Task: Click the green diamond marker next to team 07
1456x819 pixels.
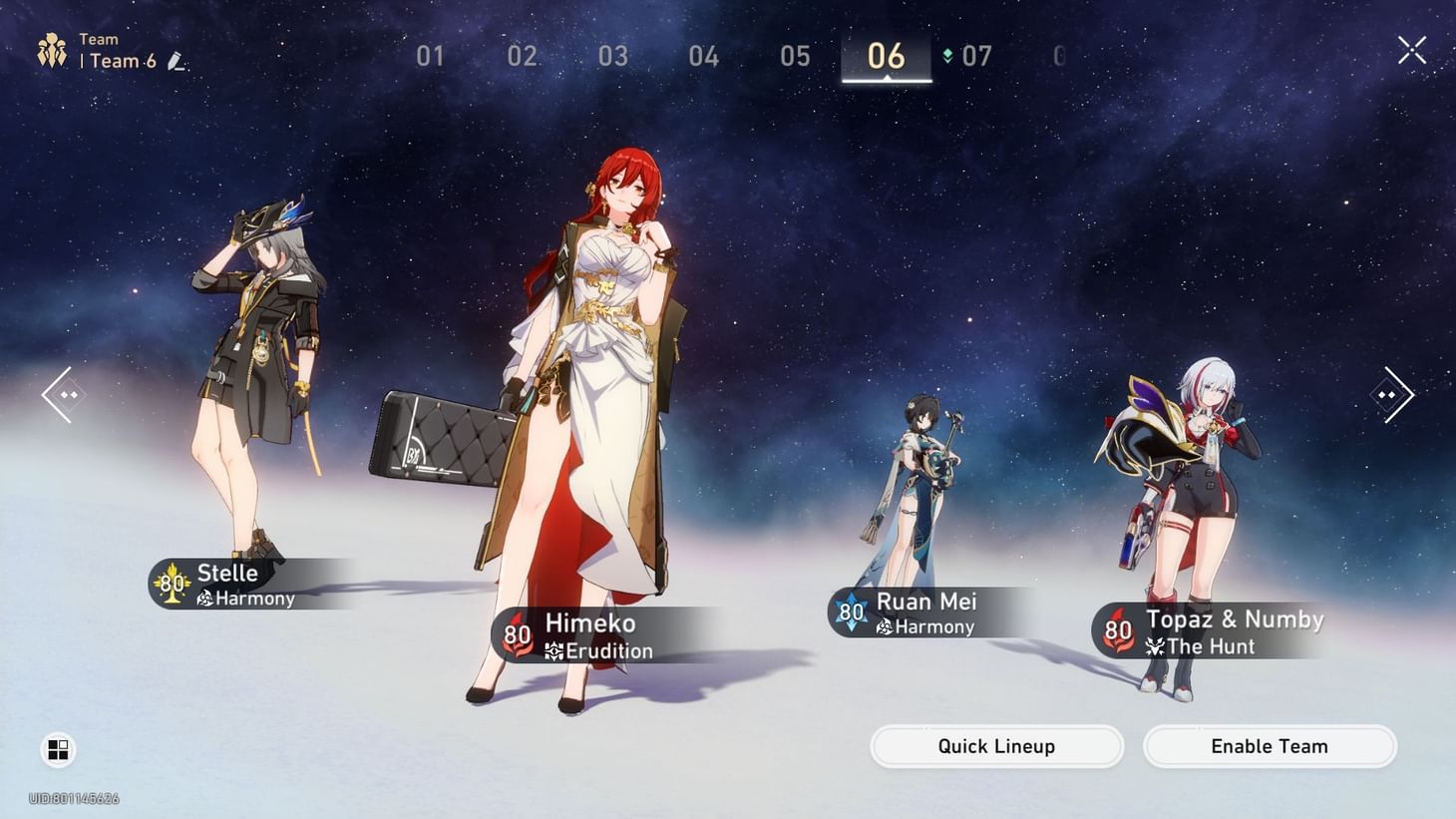Action: (942, 57)
